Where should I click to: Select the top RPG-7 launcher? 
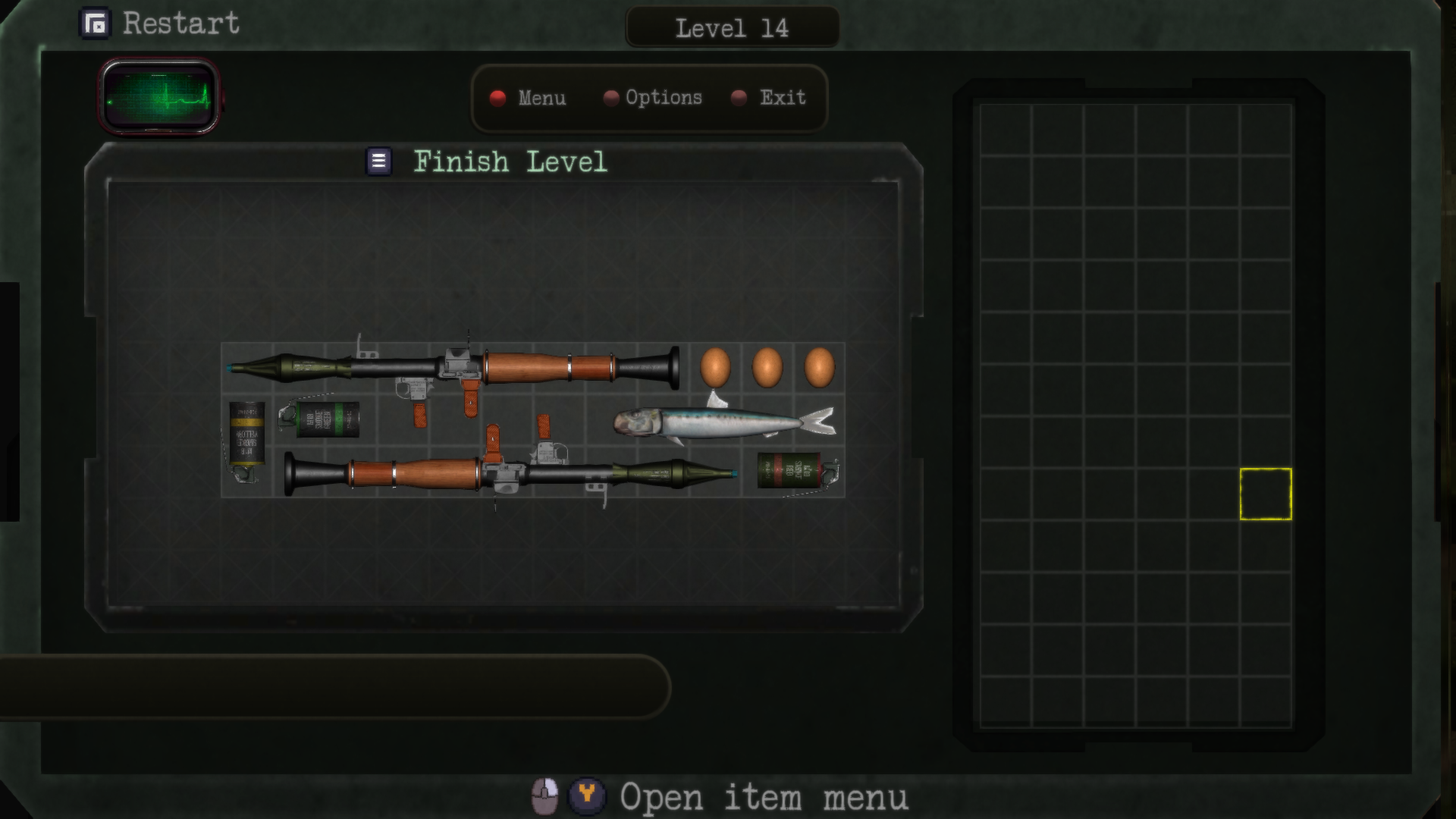[x=531, y=368]
